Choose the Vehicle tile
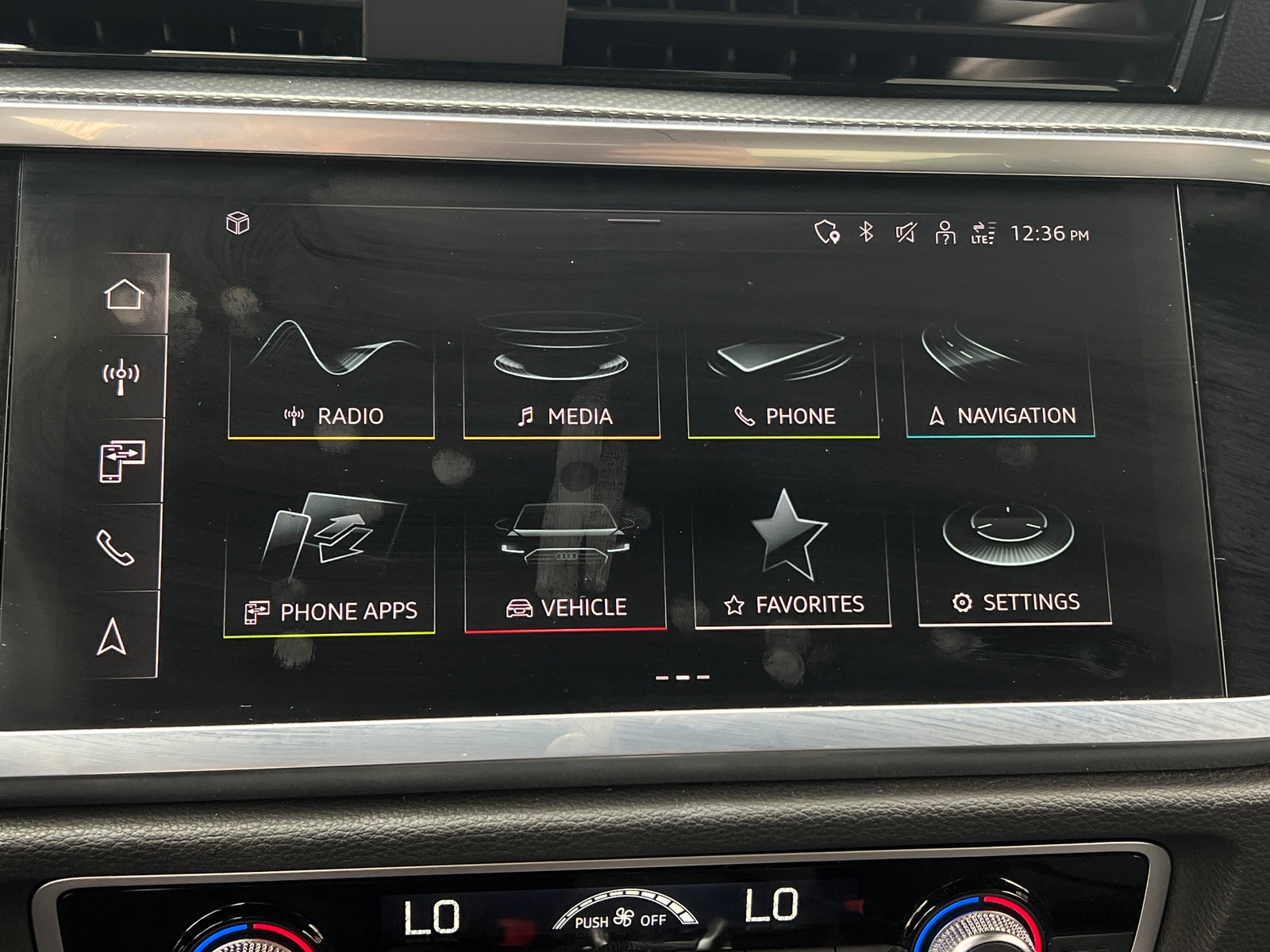 click(565, 566)
